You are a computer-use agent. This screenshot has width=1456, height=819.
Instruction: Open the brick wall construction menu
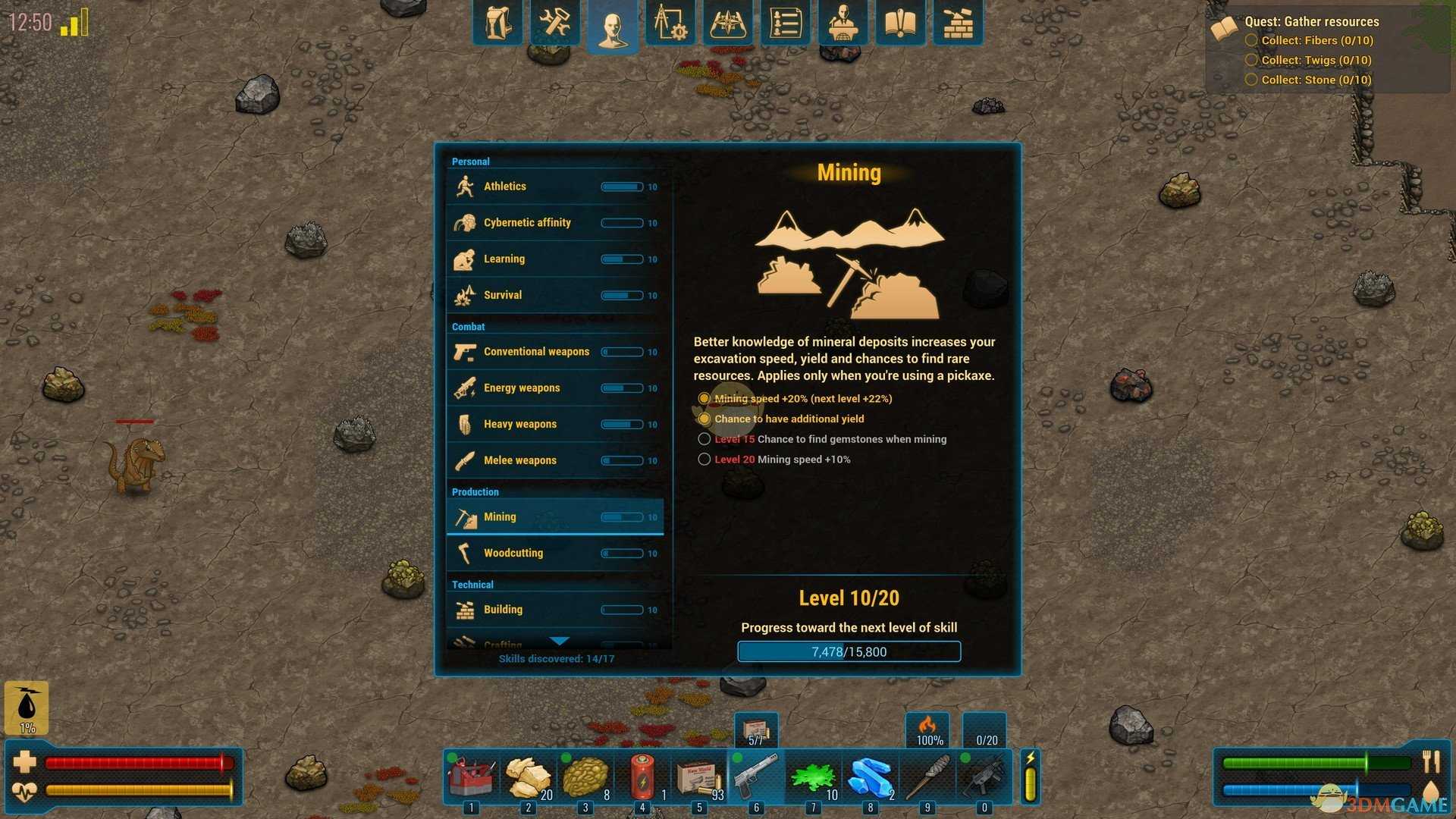tap(959, 24)
